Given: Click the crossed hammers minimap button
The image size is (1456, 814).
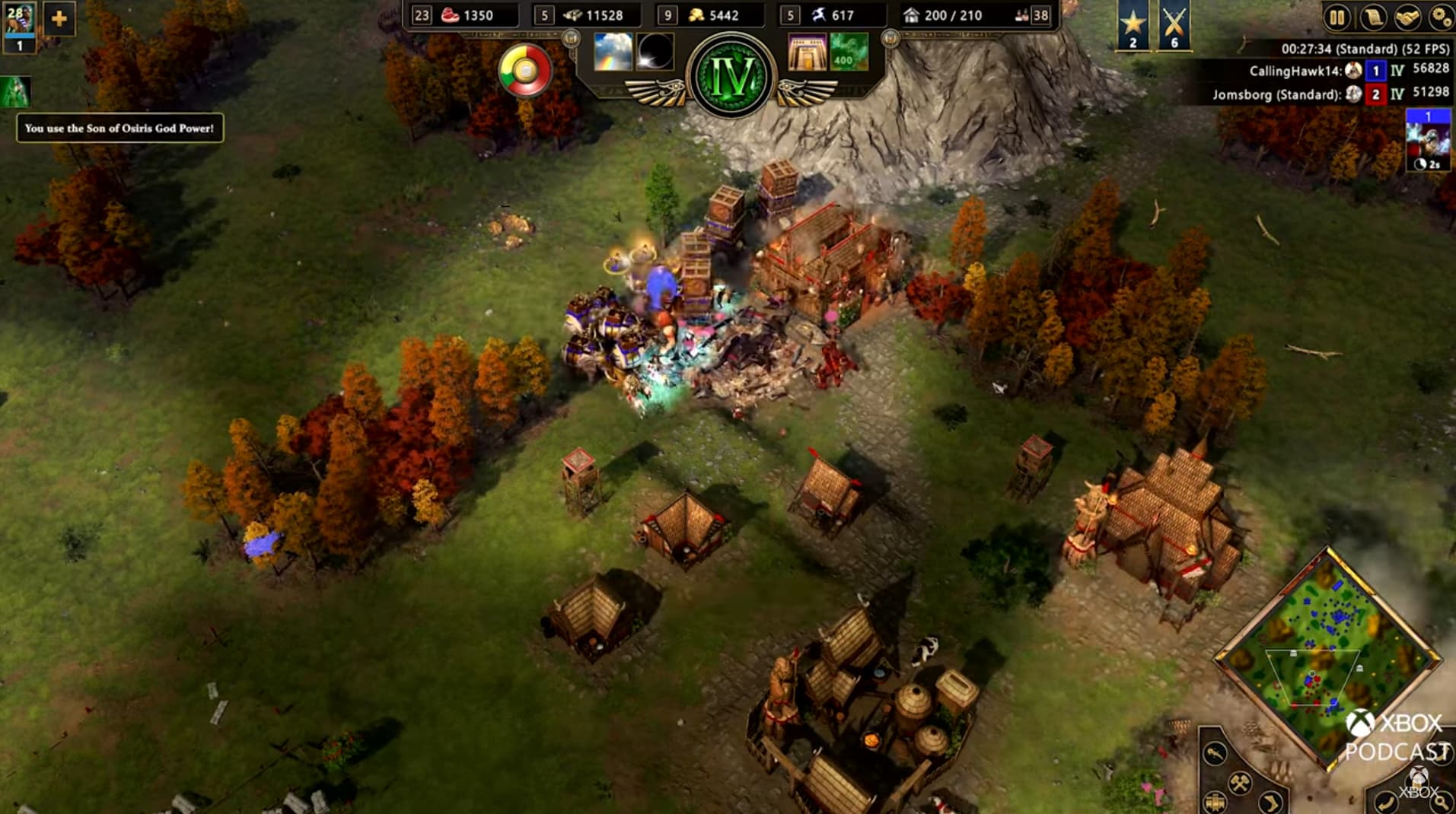Looking at the screenshot, I should point(1240,781).
